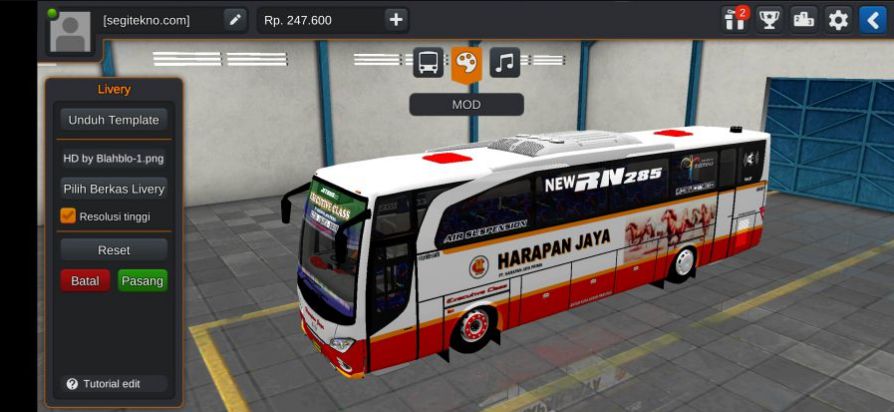Click the player profile avatar
This screenshot has width=894, height=412.
tap(70, 31)
